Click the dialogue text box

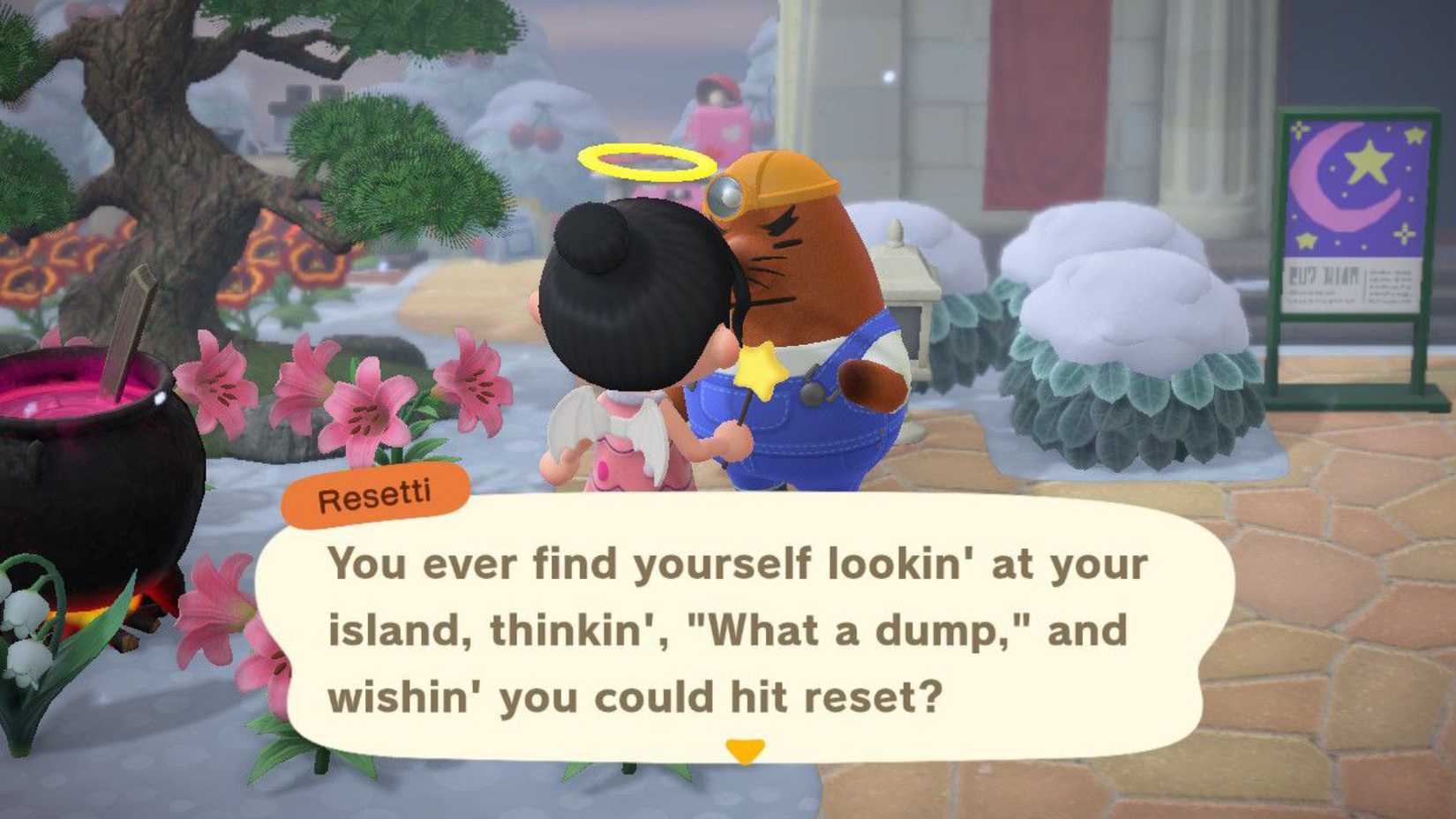(741, 627)
